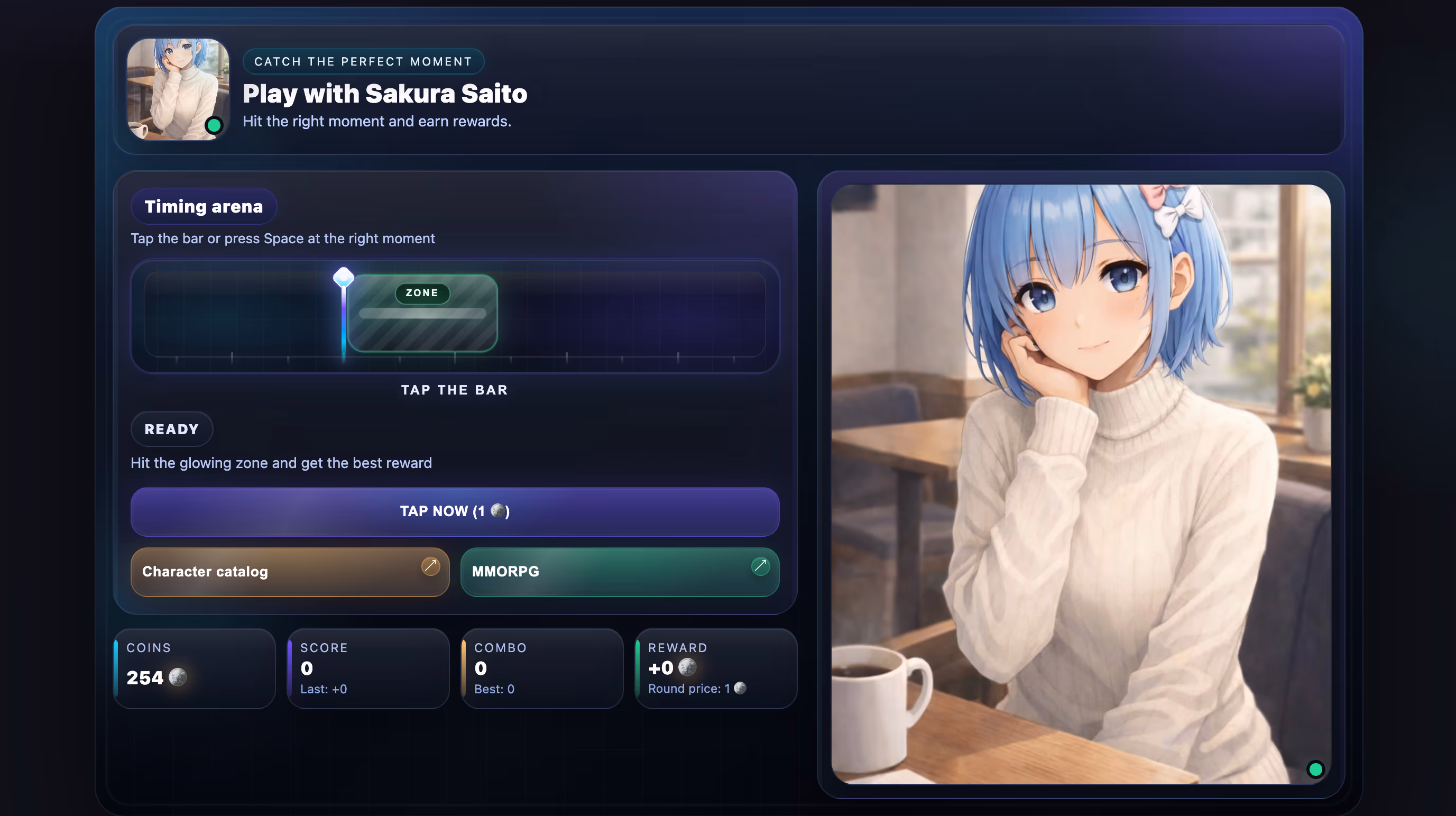The width and height of the screenshot is (1456, 816).
Task: Click Sakura Saito's small avatar thumbnail
Action: [178, 89]
